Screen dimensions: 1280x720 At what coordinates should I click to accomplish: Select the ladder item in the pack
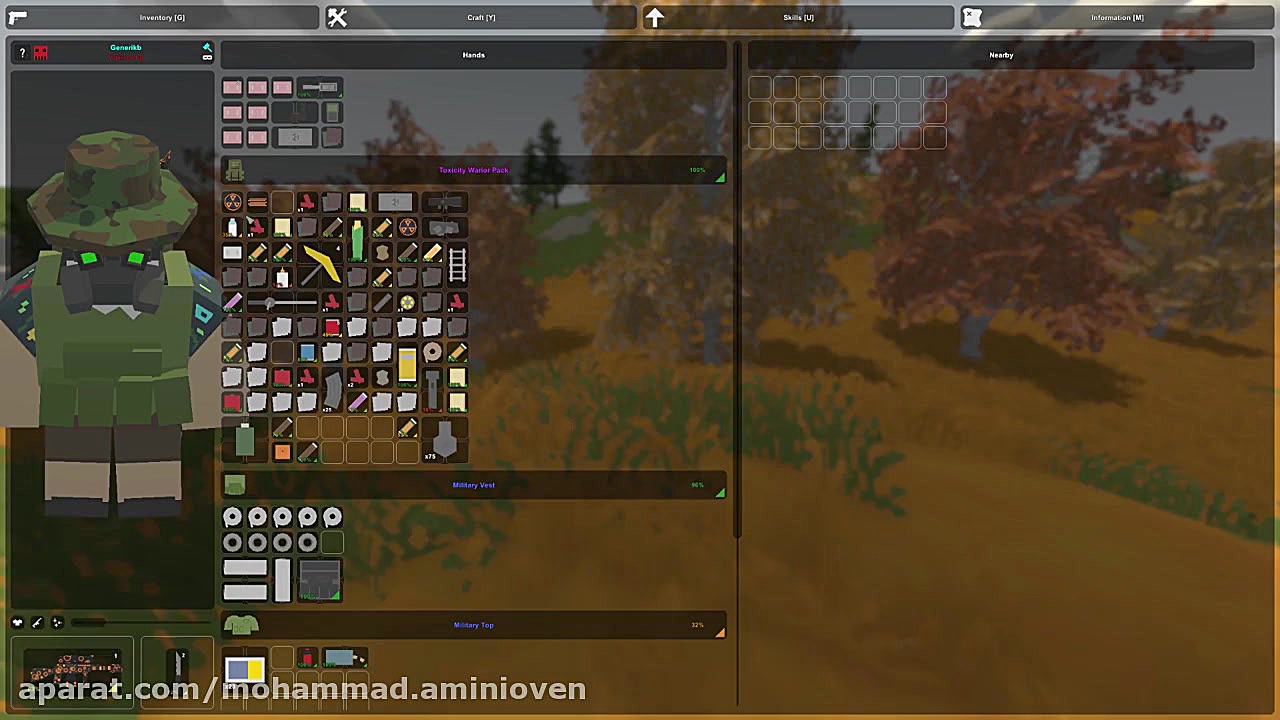click(457, 264)
